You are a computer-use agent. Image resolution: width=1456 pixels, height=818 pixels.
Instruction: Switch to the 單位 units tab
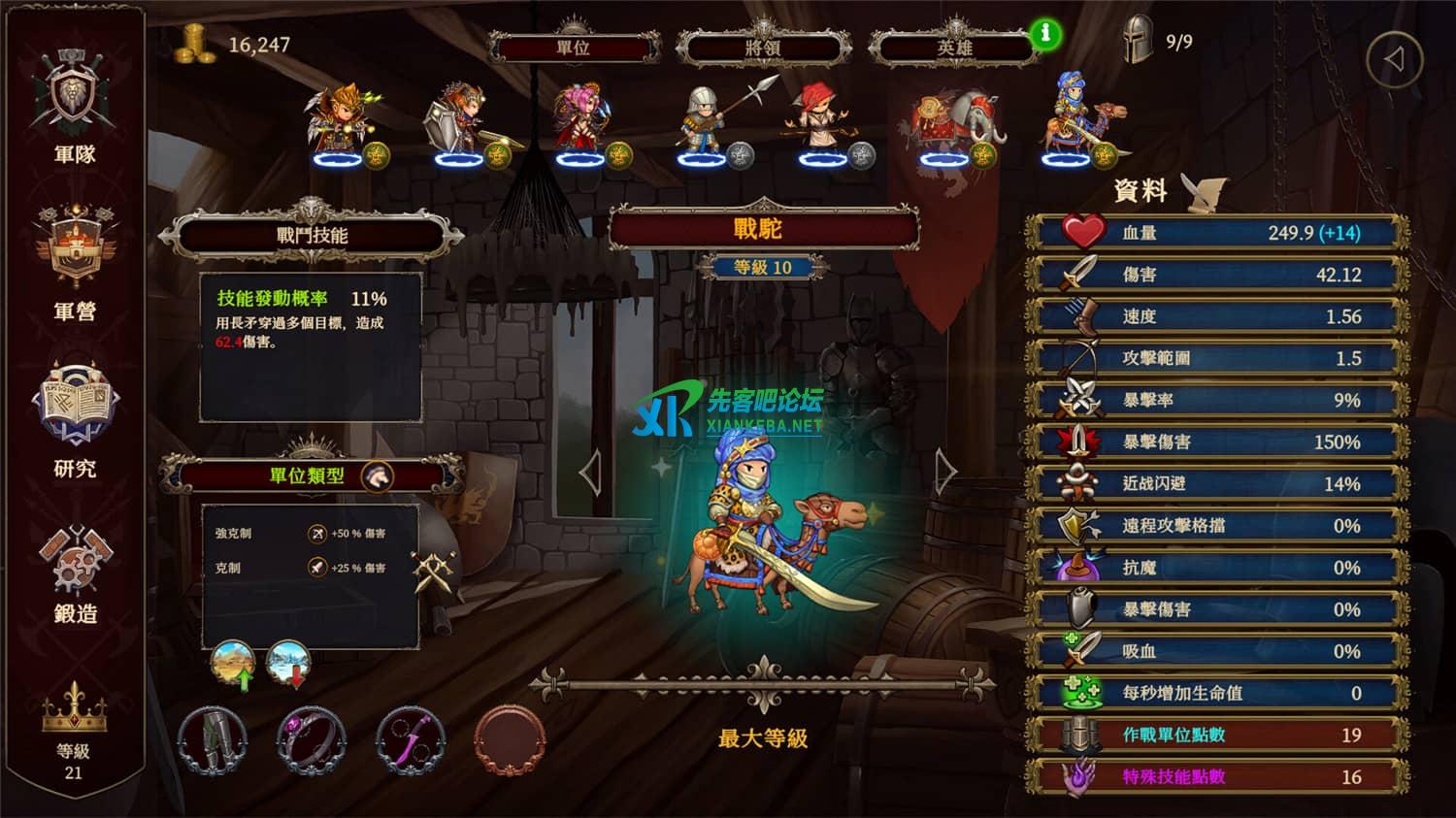pyautogui.click(x=573, y=47)
